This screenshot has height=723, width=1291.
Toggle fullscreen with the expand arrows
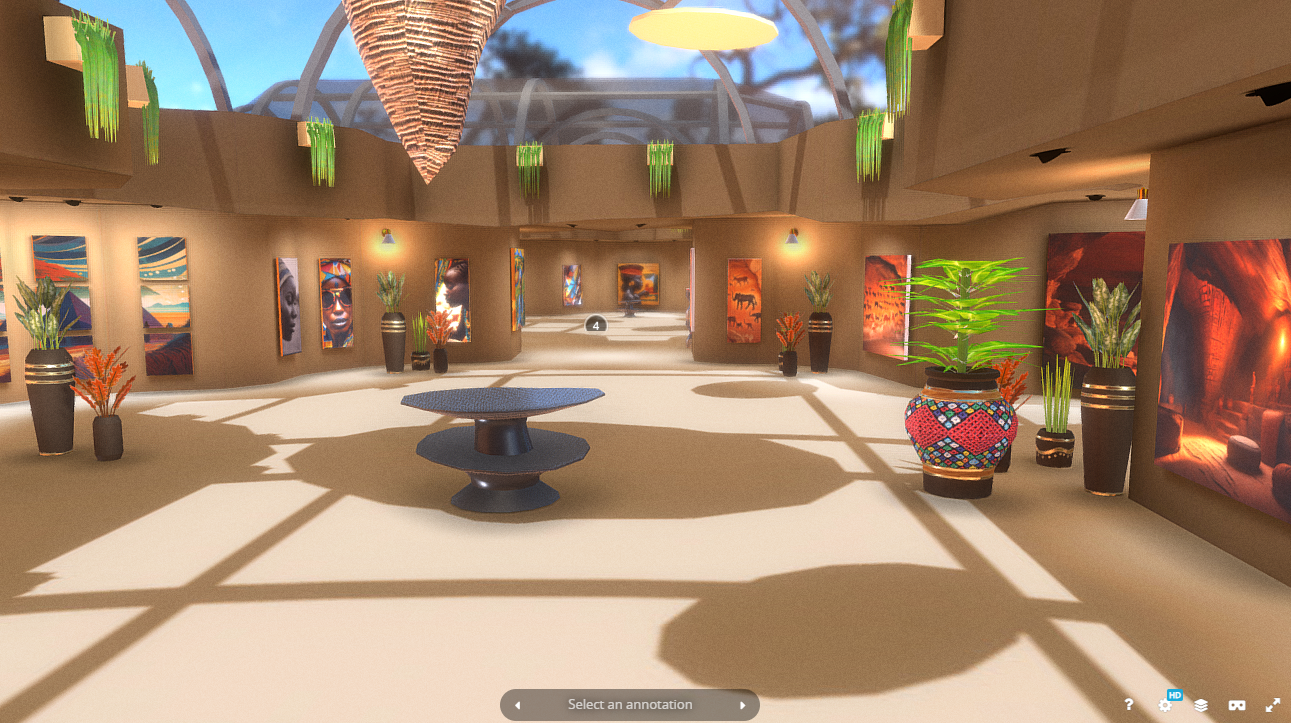tap(1271, 705)
